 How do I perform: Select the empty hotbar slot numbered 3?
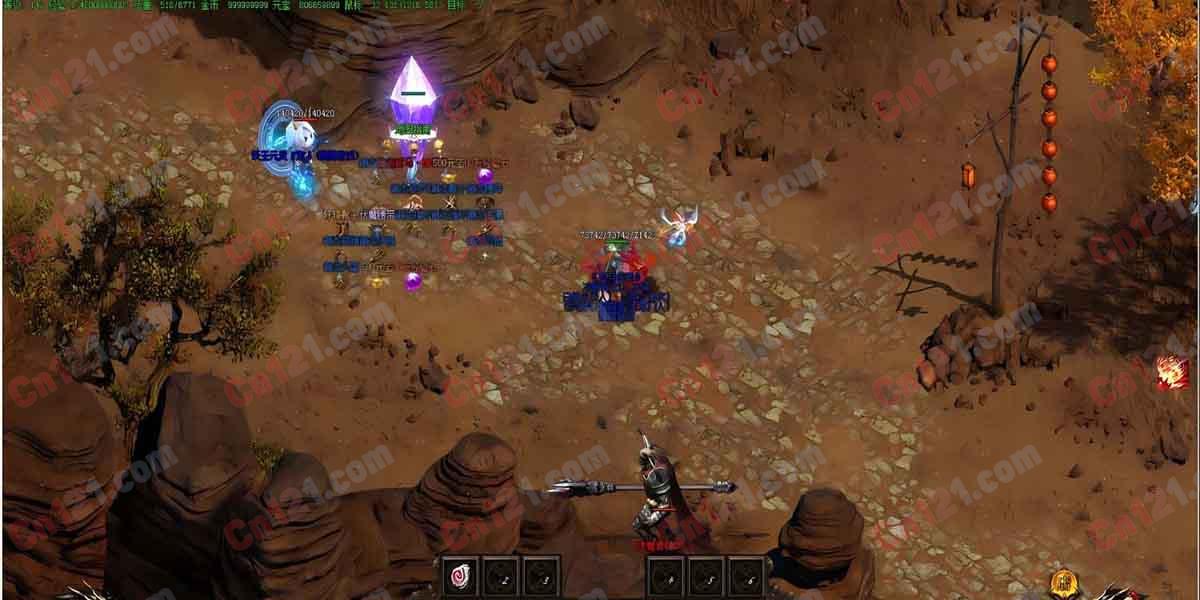pyautogui.click(x=540, y=577)
